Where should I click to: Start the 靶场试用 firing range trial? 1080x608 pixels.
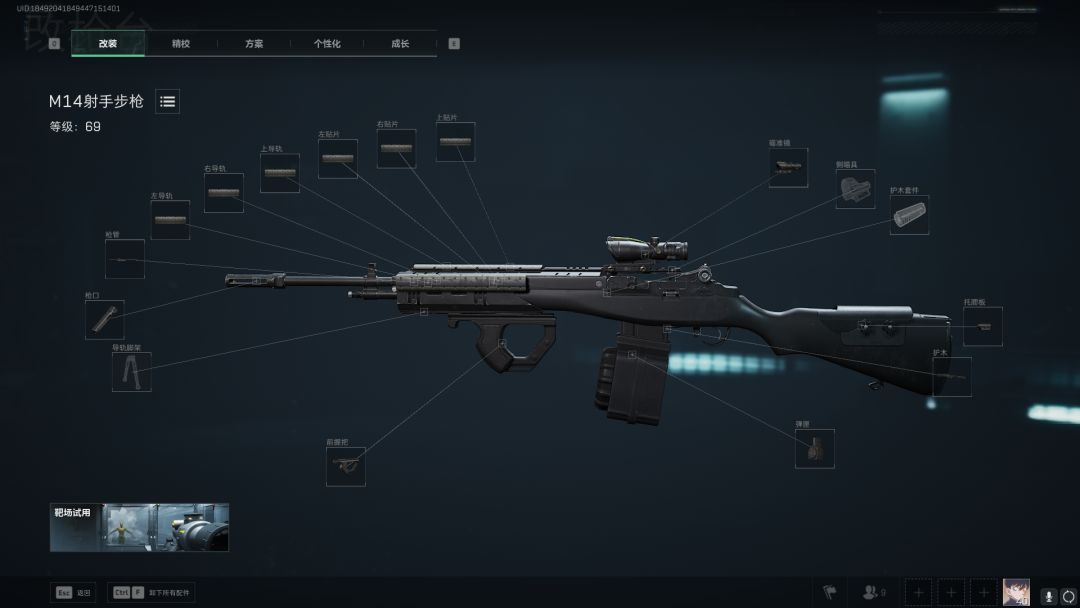coord(139,527)
